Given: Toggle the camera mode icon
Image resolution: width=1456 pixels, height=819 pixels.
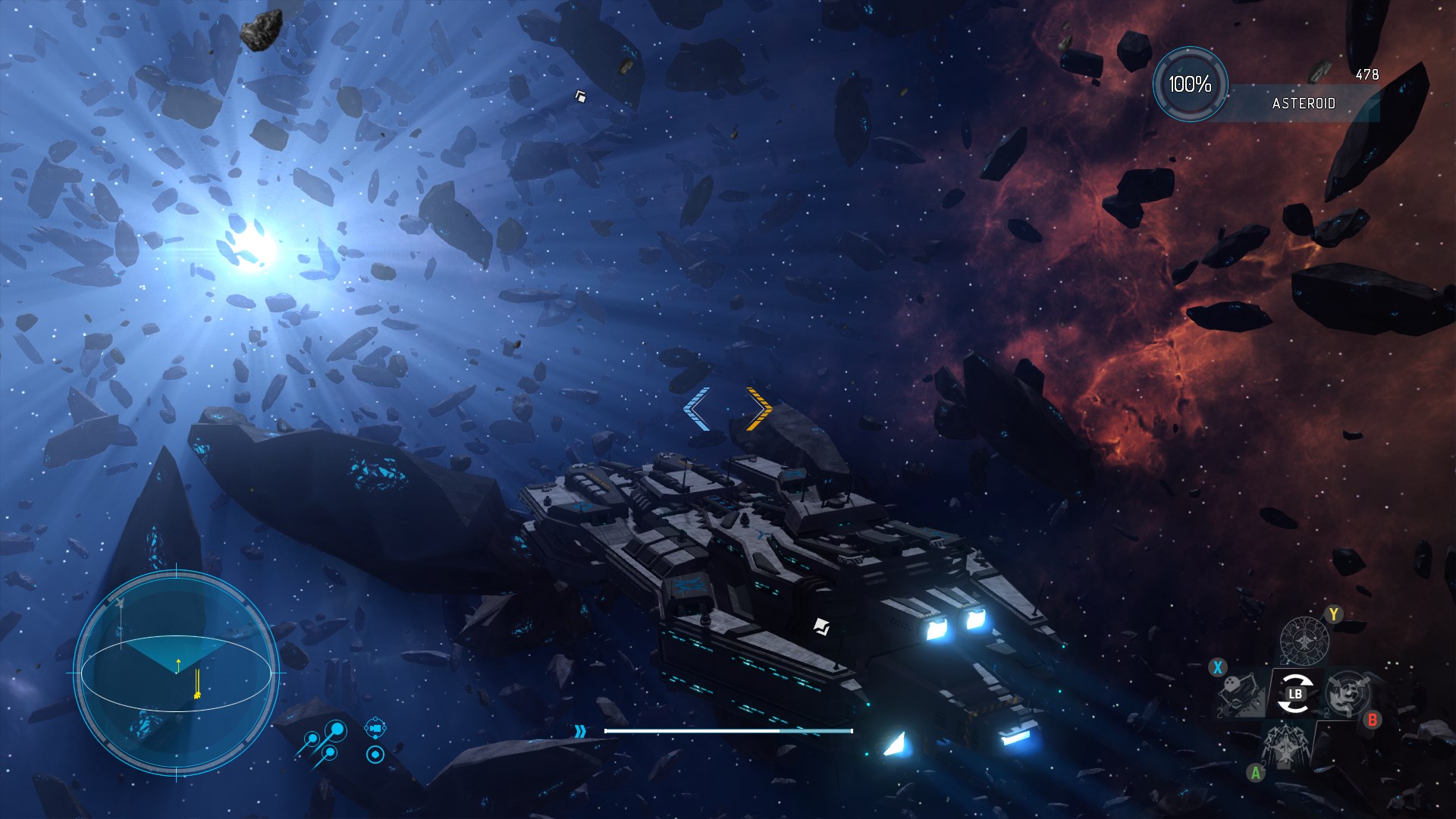Looking at the screenshot, I should (375, 730).
